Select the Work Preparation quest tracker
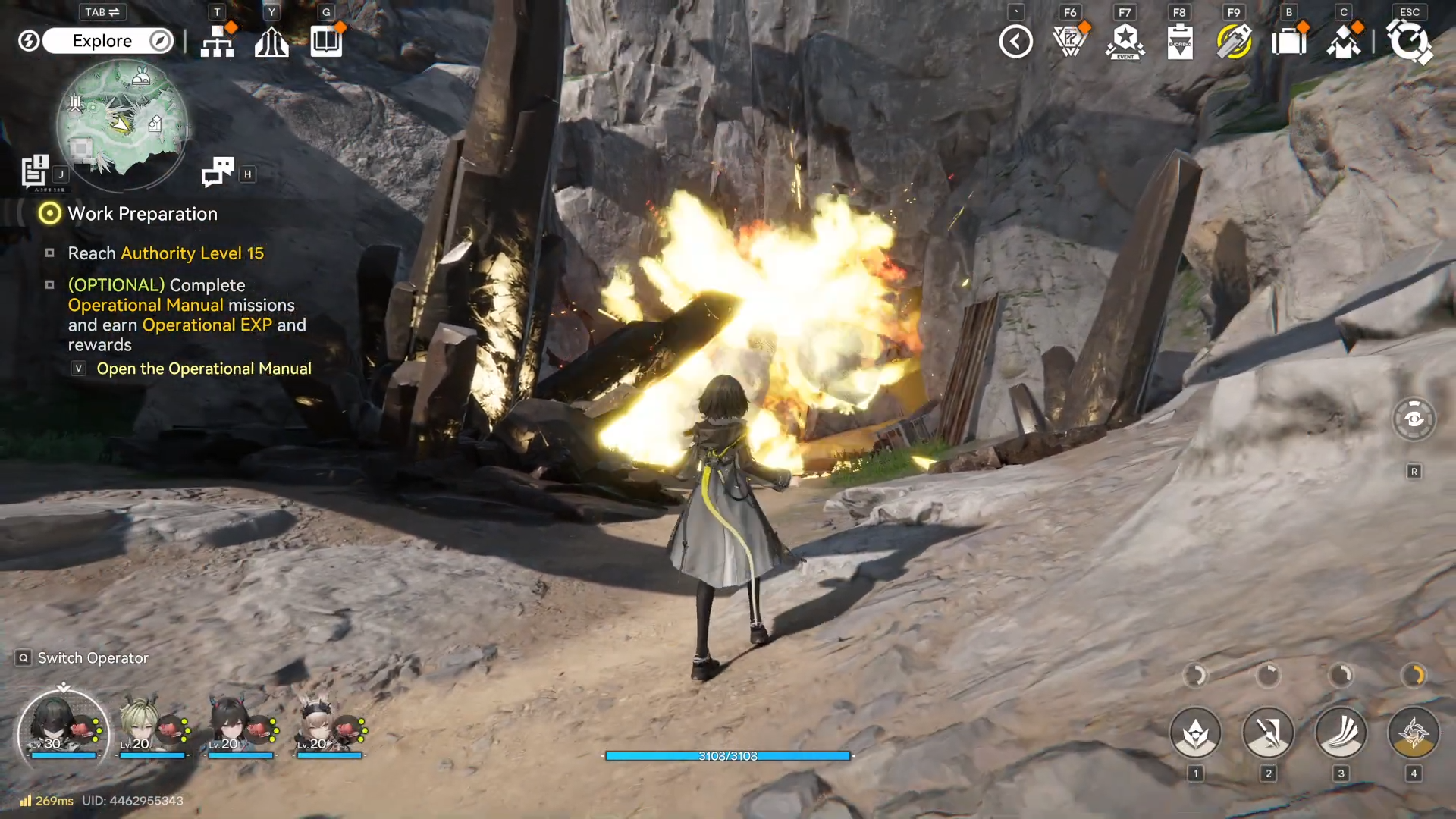 [143, 214]
